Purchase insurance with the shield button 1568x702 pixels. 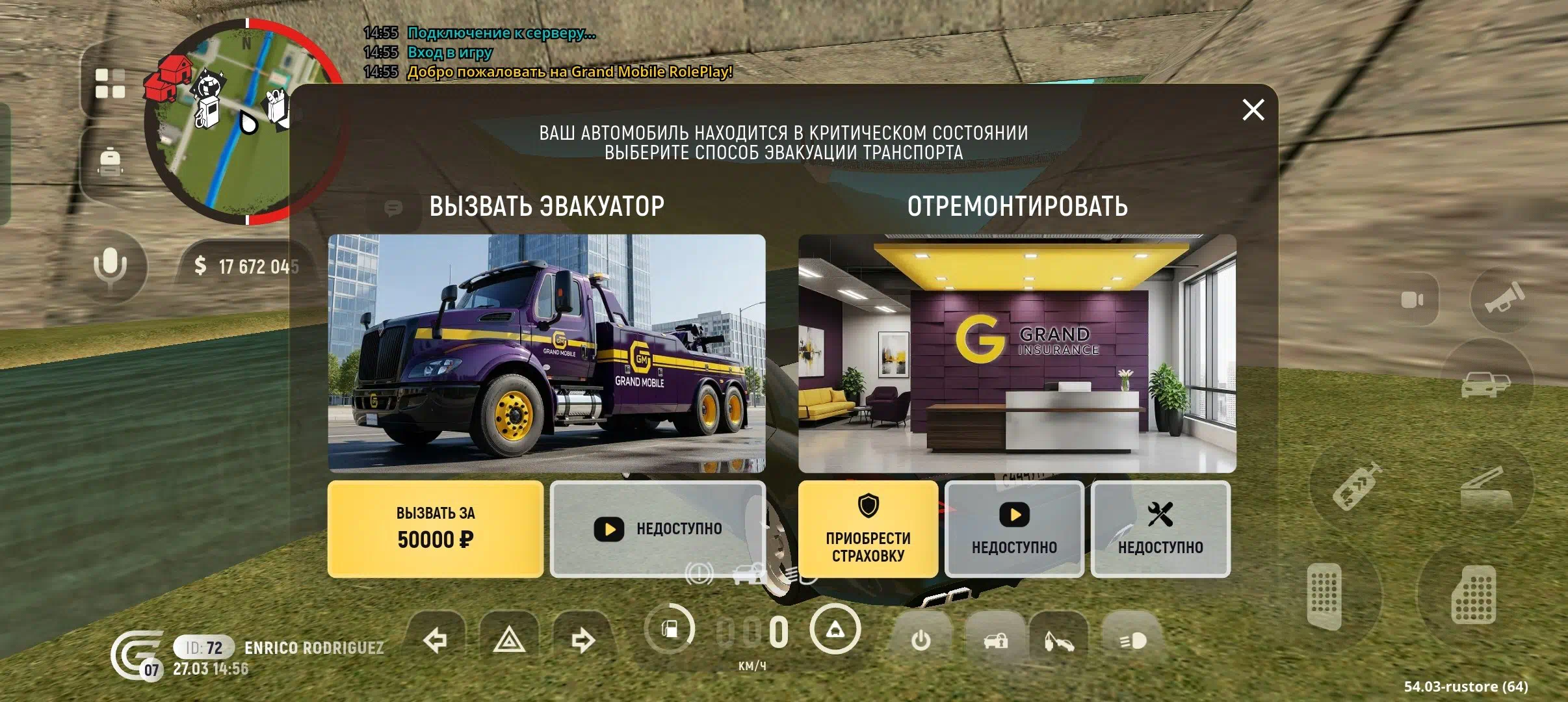pos(868,528)
